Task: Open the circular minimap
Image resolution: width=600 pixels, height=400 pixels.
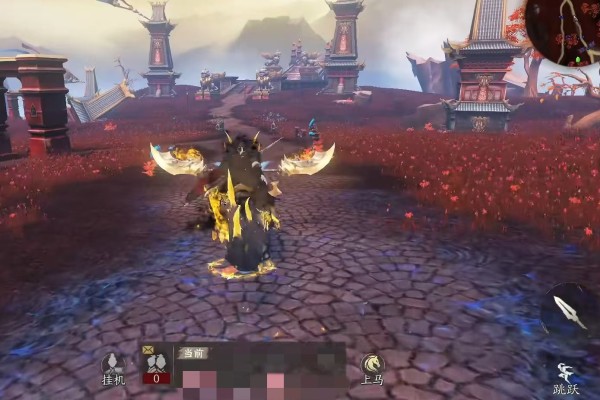Action: 562,30
